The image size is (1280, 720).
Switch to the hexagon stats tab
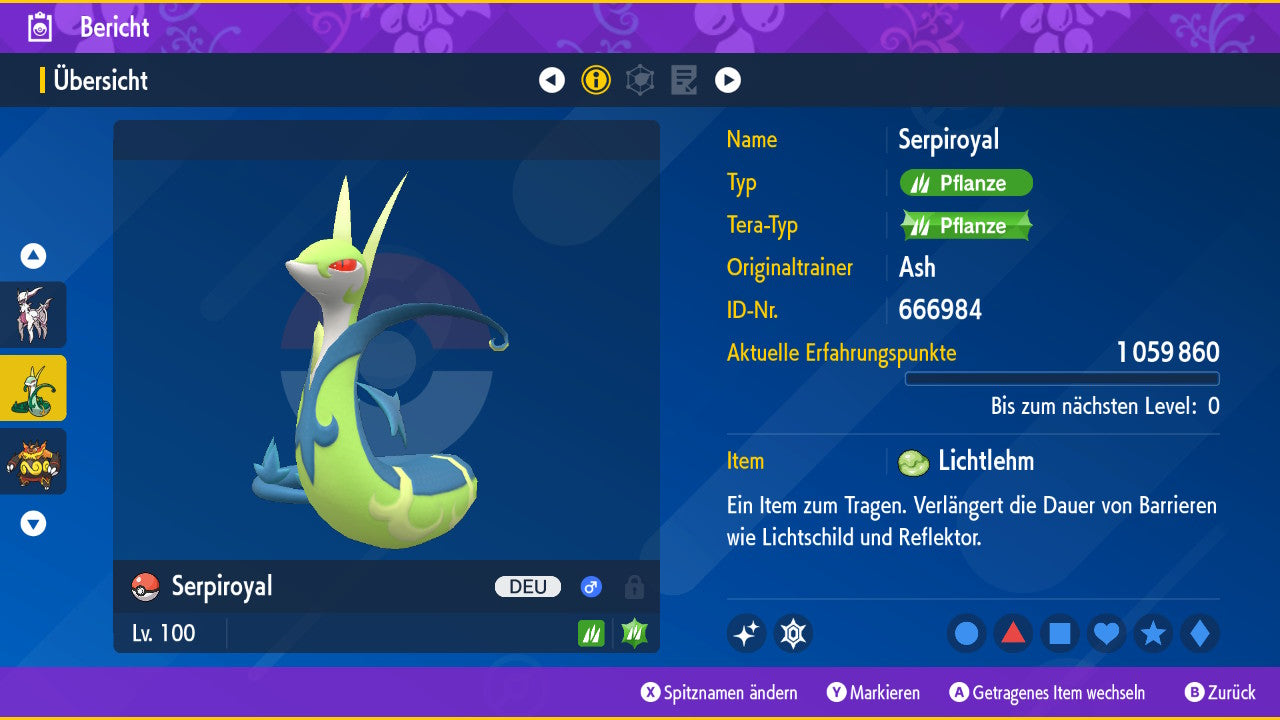[640, 80]
